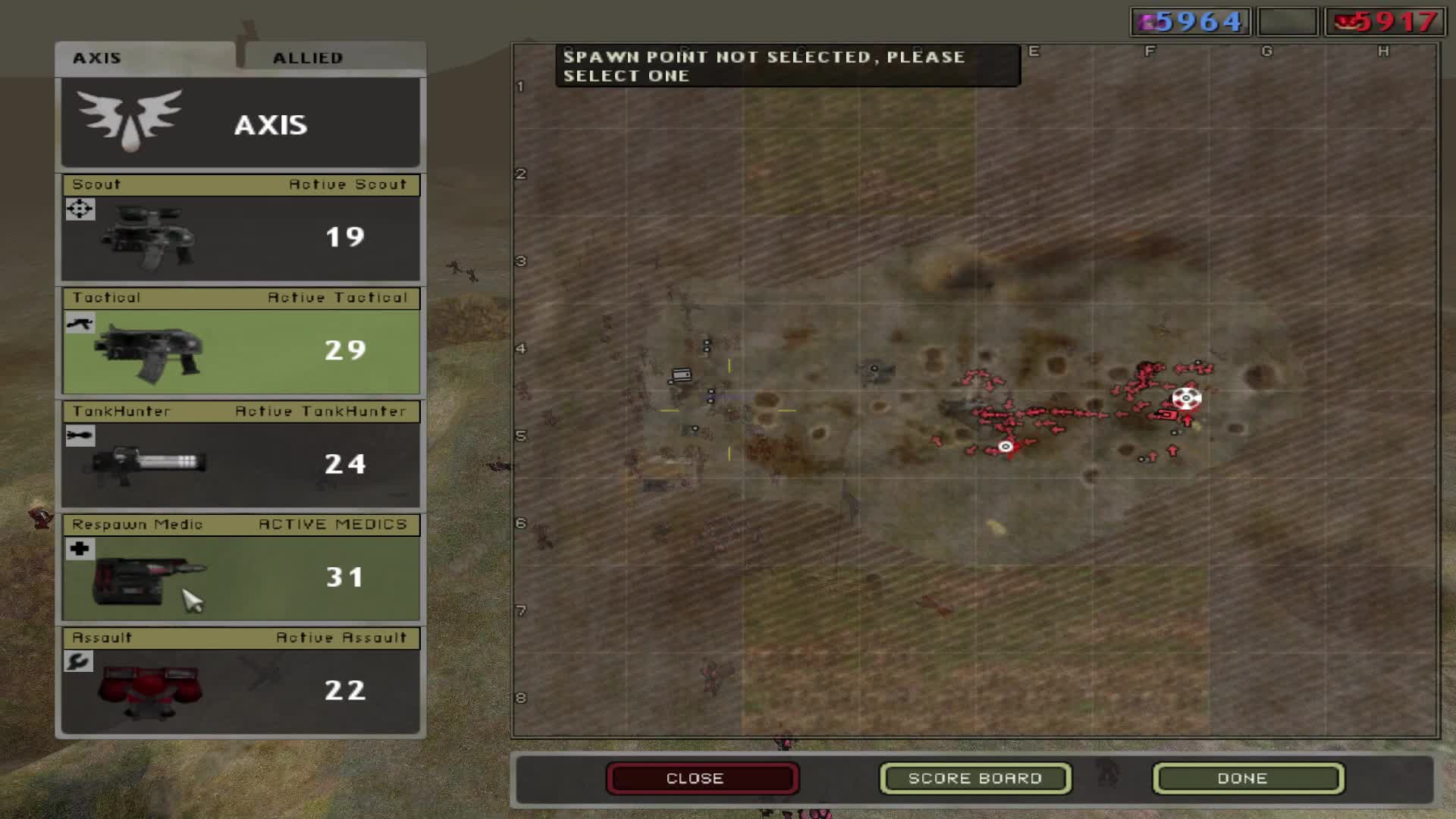Viewport: 1456px width, 819px height.
Task: Select the small red-ringed spawn point marker
Action: coord(1006,447)
